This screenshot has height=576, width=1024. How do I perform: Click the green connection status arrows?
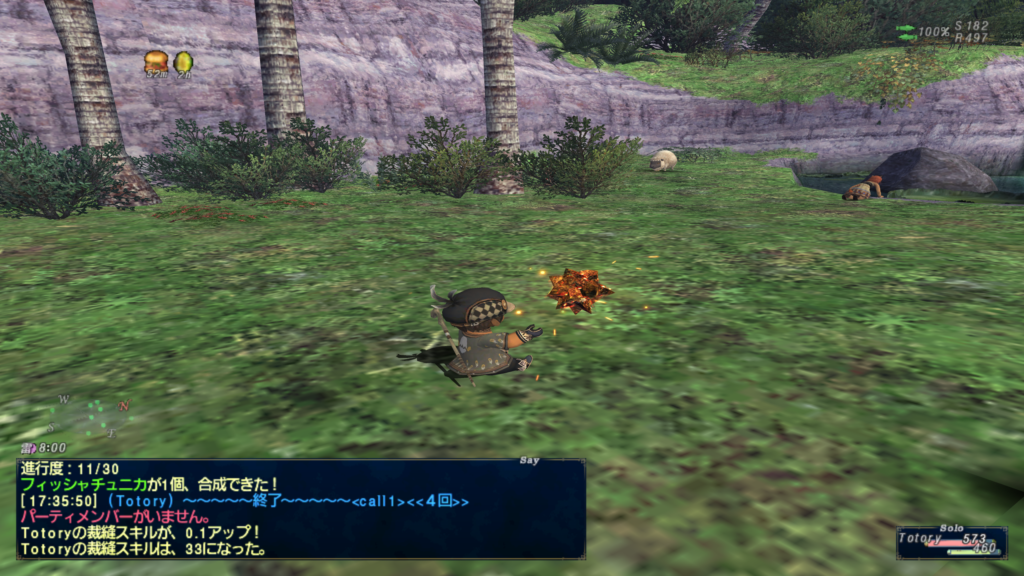coord(906,33)
